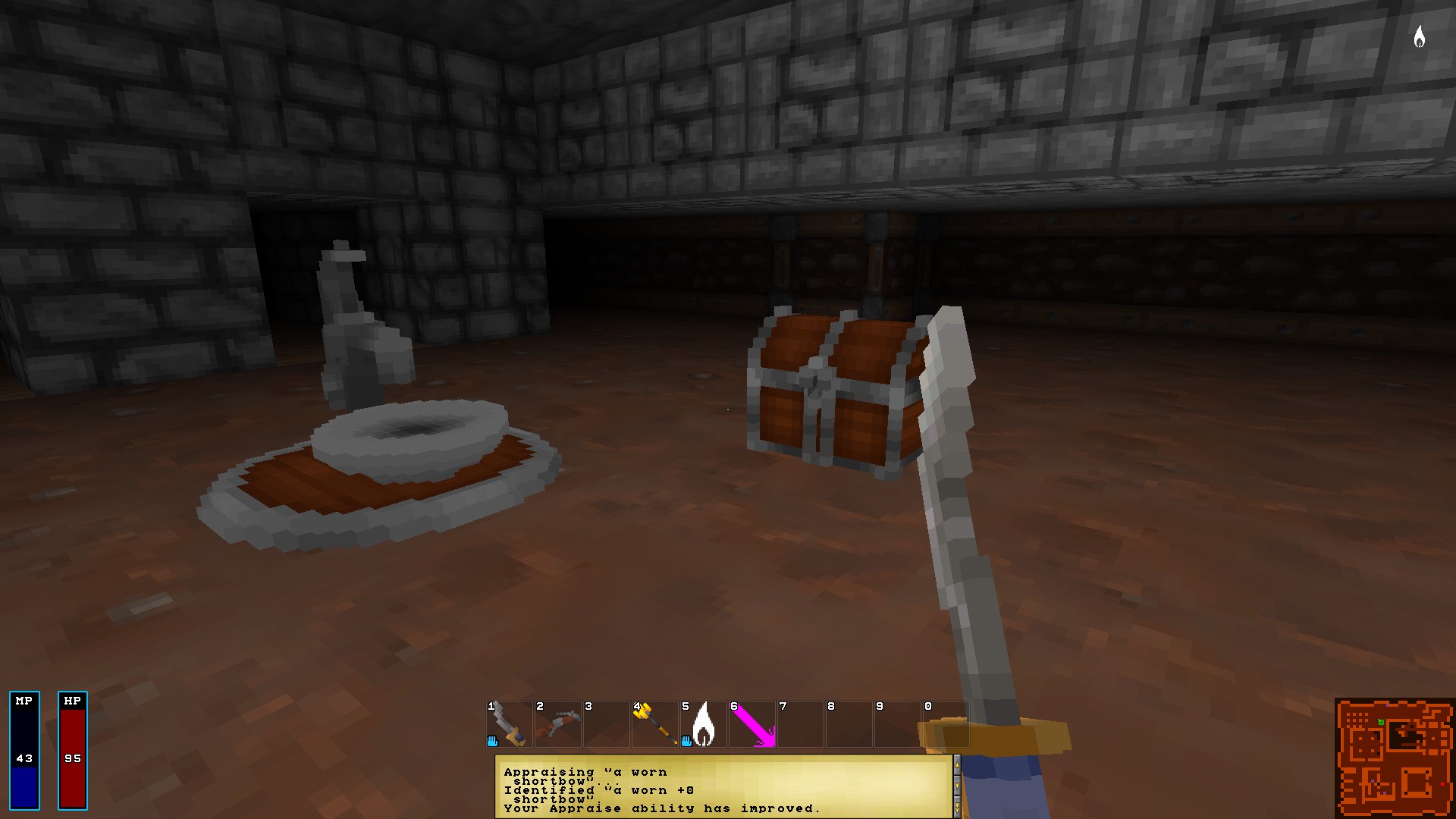Click the down arrow on the message log scrollbar
The height and width of the screenshot is (819, 1456).
pos(958,786)
